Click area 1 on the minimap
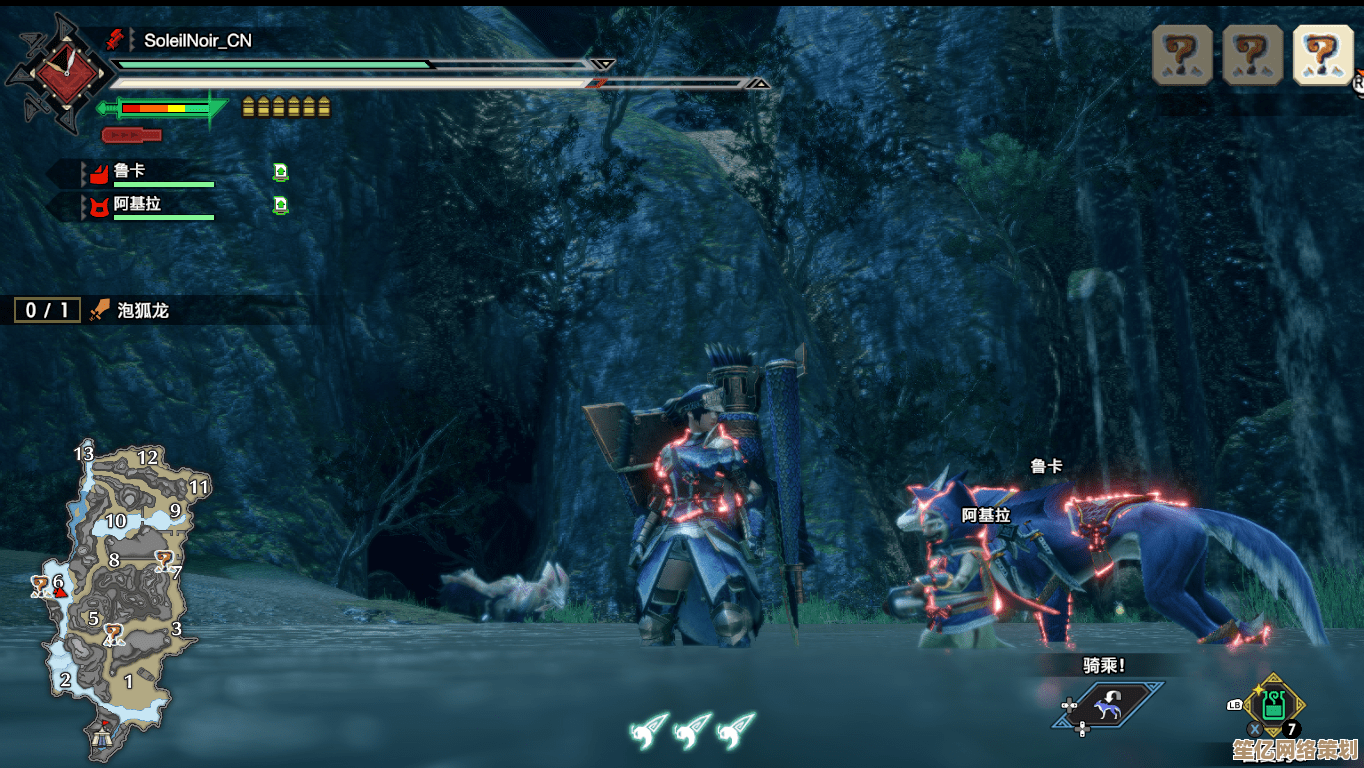Screen dimensions: 1364x768 (x=128, y=681)
